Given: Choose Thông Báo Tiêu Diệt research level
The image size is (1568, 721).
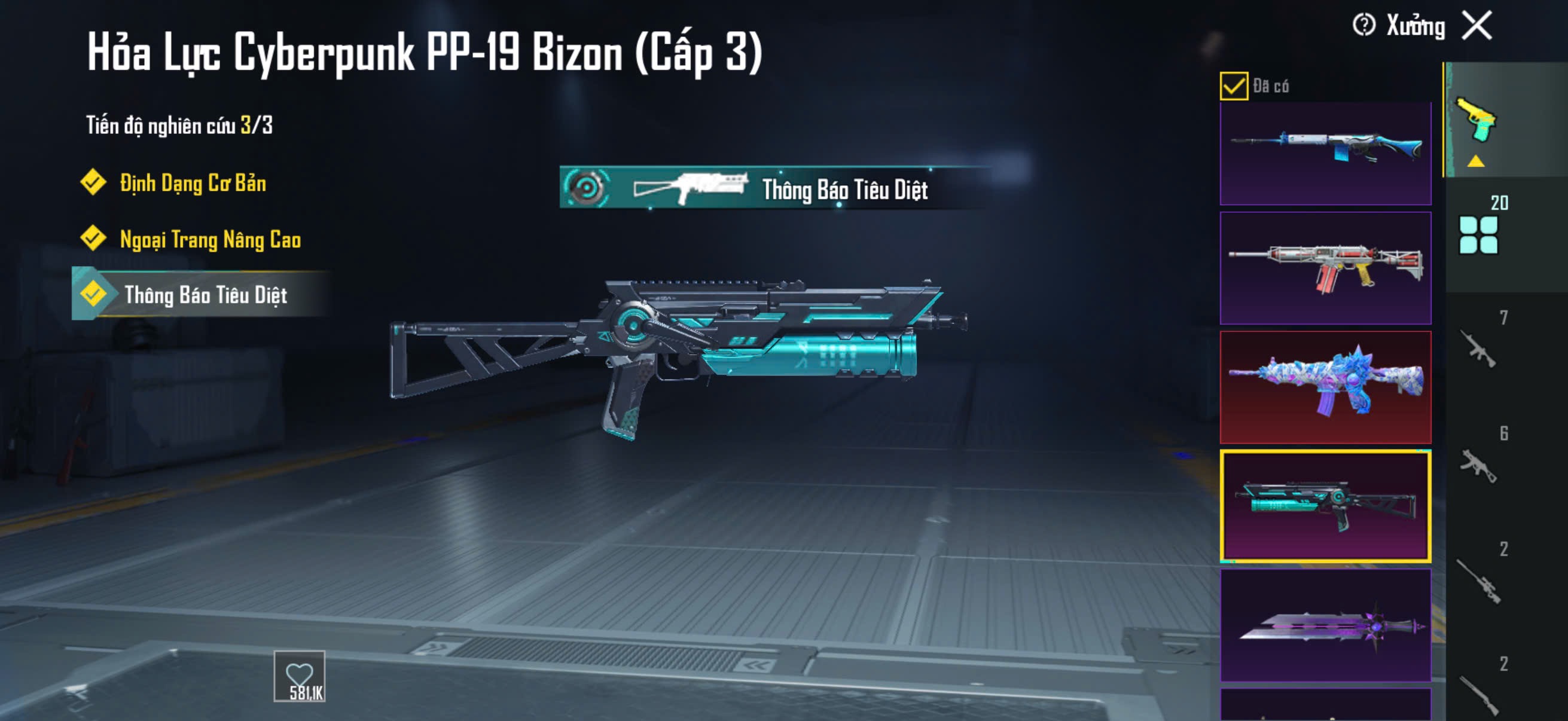Looking at the screenshot, I should point(205,295).
